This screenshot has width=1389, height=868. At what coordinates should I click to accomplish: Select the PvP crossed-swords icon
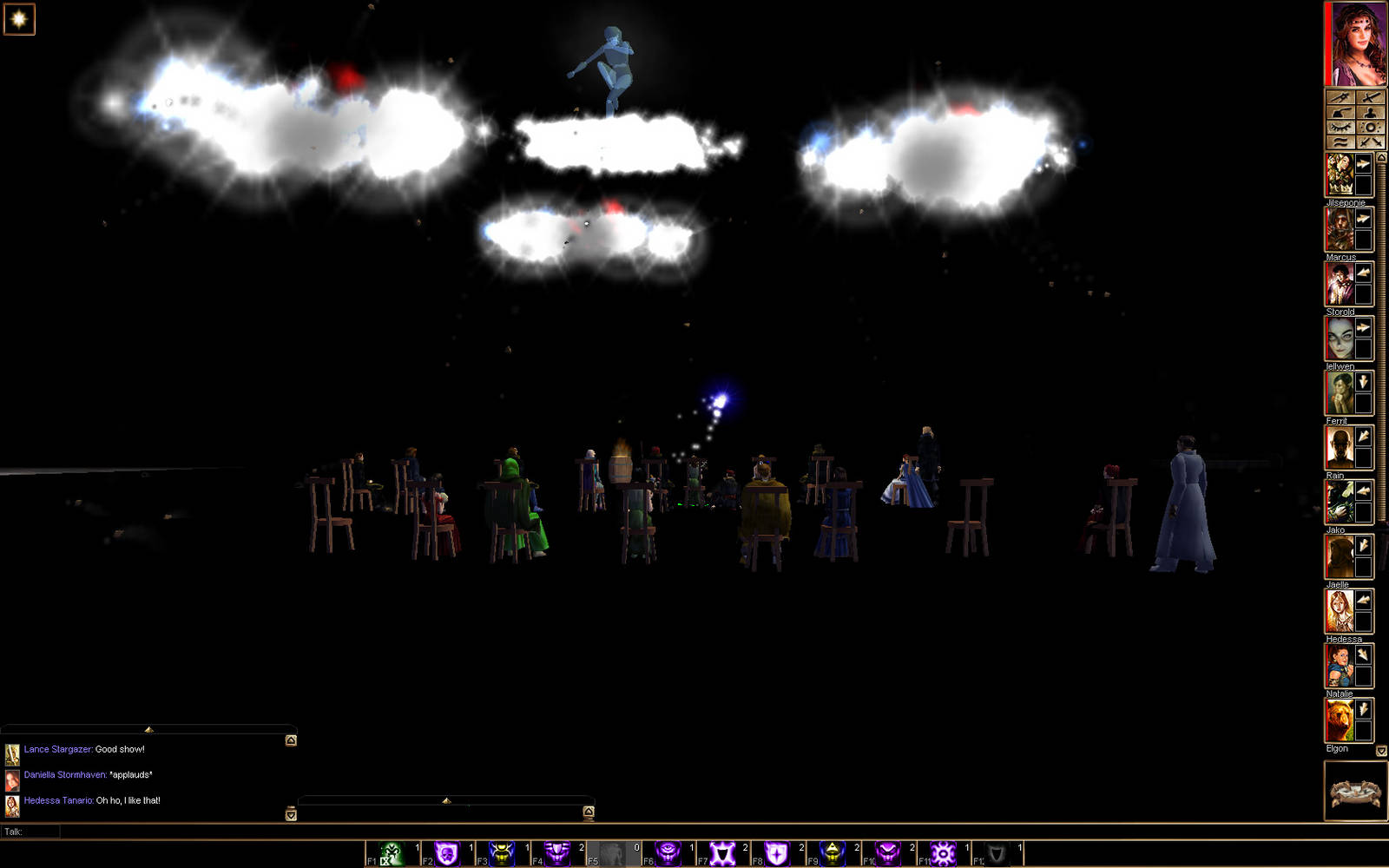coord(1370,141)
